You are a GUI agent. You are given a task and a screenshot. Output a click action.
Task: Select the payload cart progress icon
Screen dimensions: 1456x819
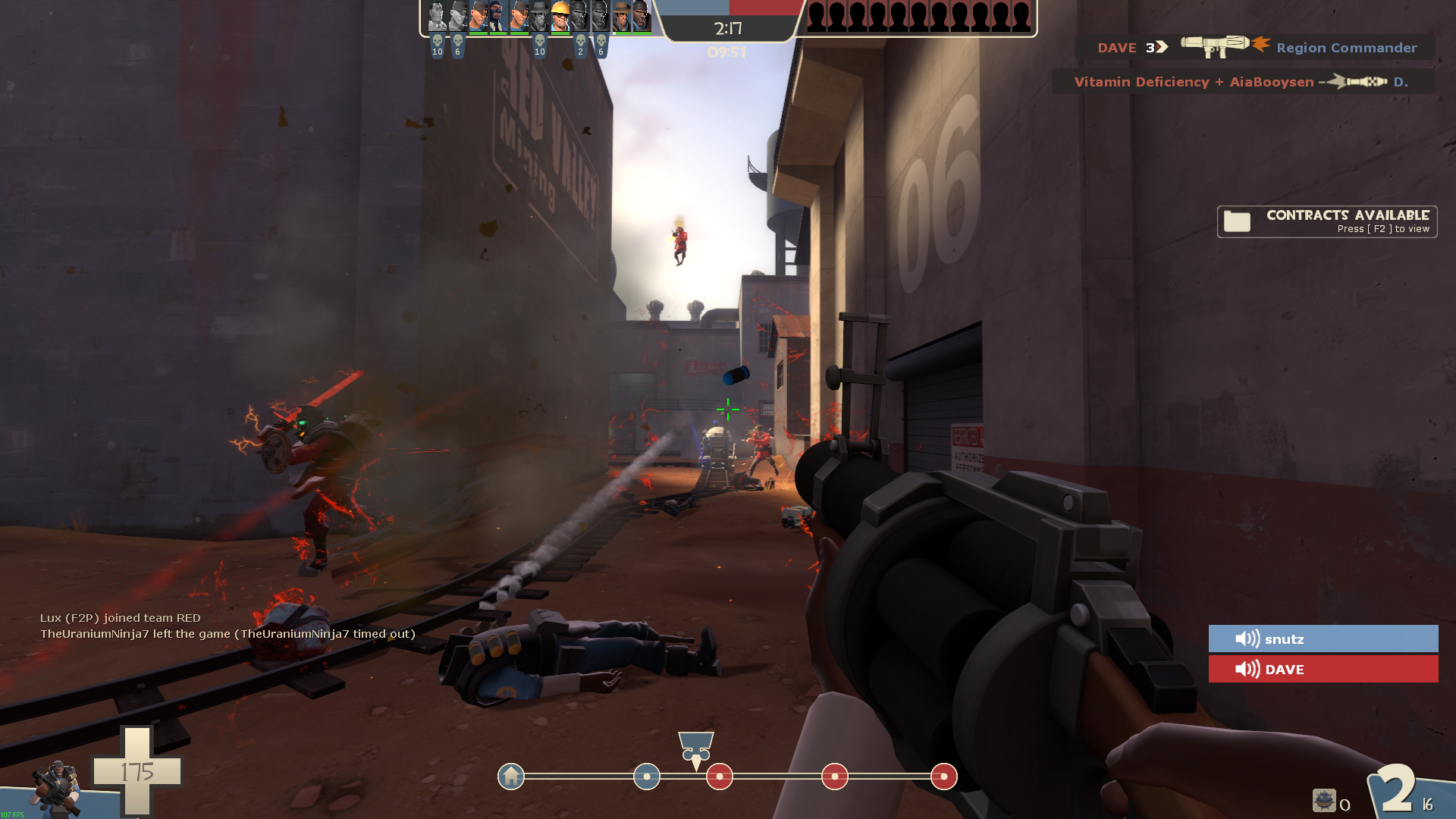click(x=695, y=748)
